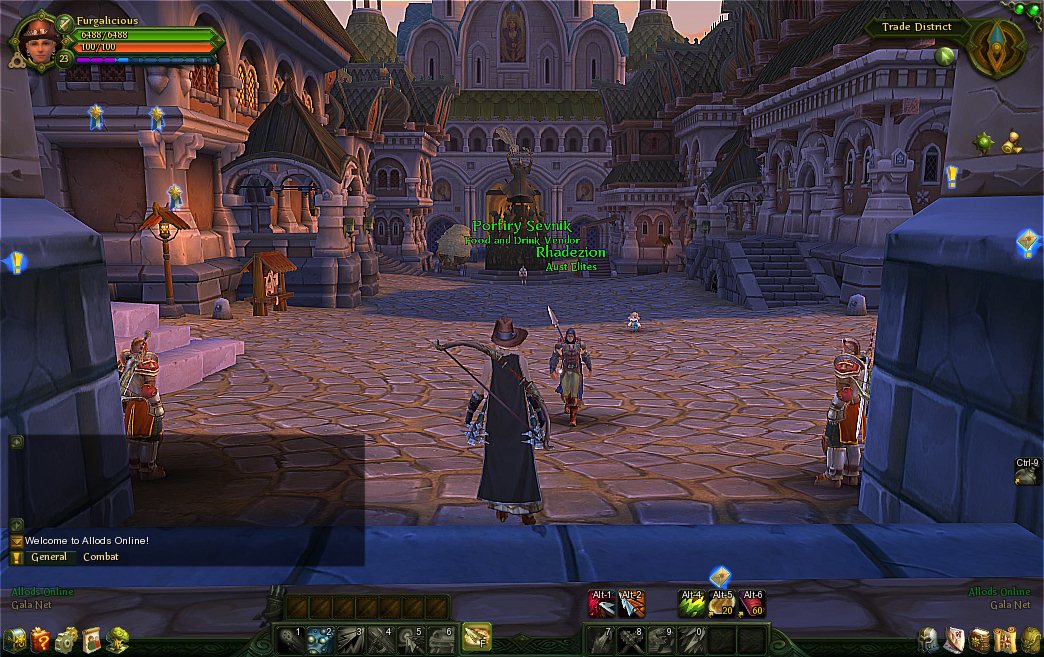Image resolution: width=1044 pixels, height=657 pixels.
Task: Open the compass minimap in the corner
Action: [x=995, y=47]
